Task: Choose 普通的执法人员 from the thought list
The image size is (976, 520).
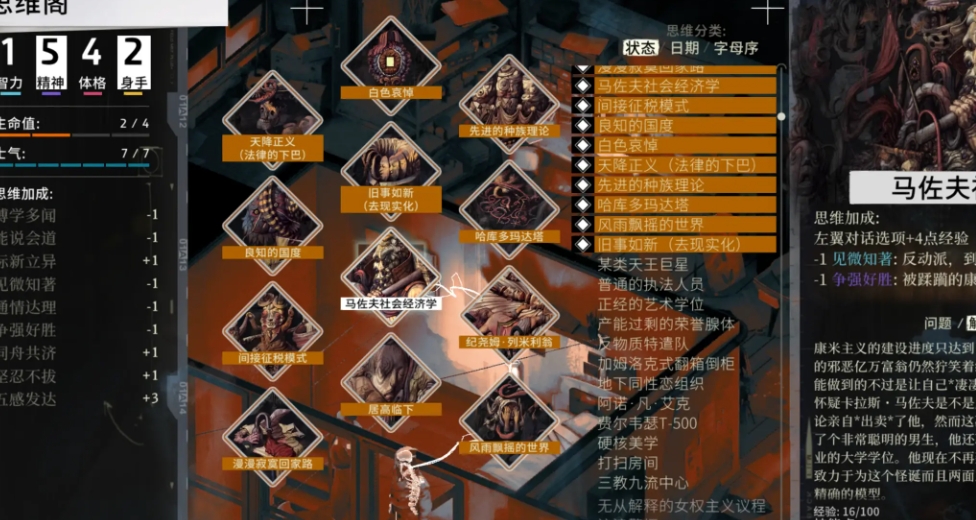Action: 651,284
